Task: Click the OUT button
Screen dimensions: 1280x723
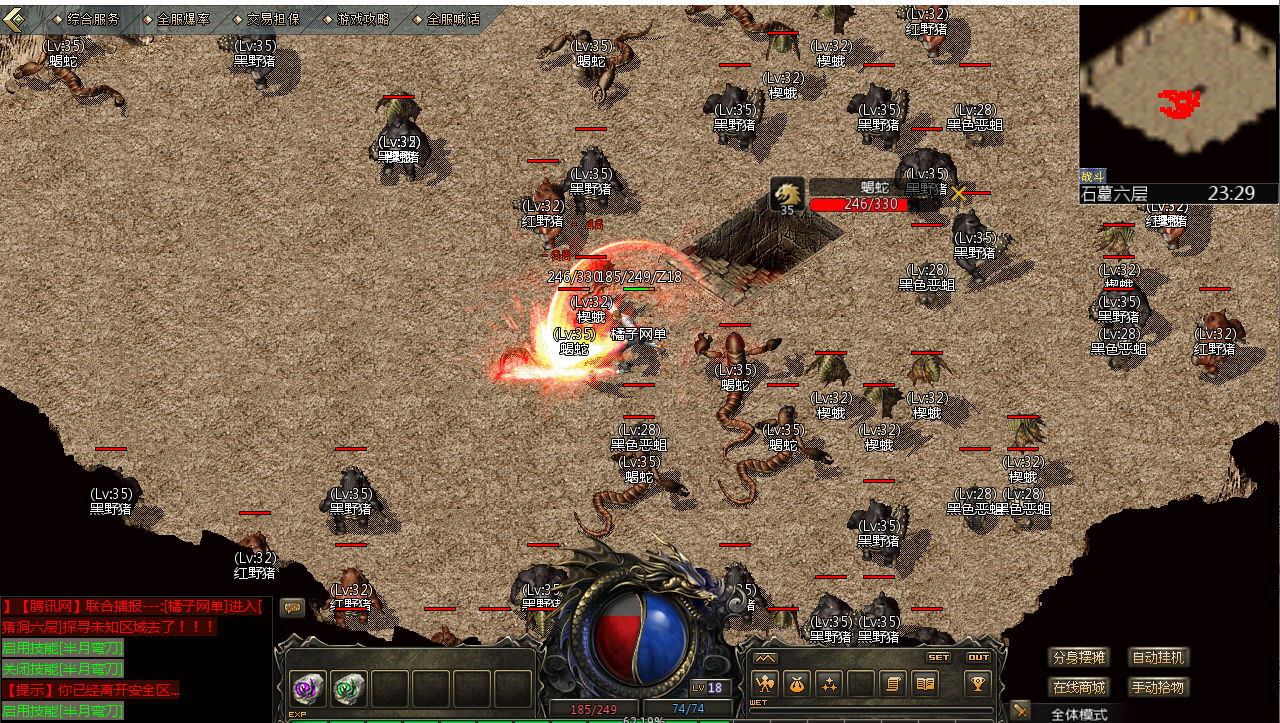Action: point(978,658)
